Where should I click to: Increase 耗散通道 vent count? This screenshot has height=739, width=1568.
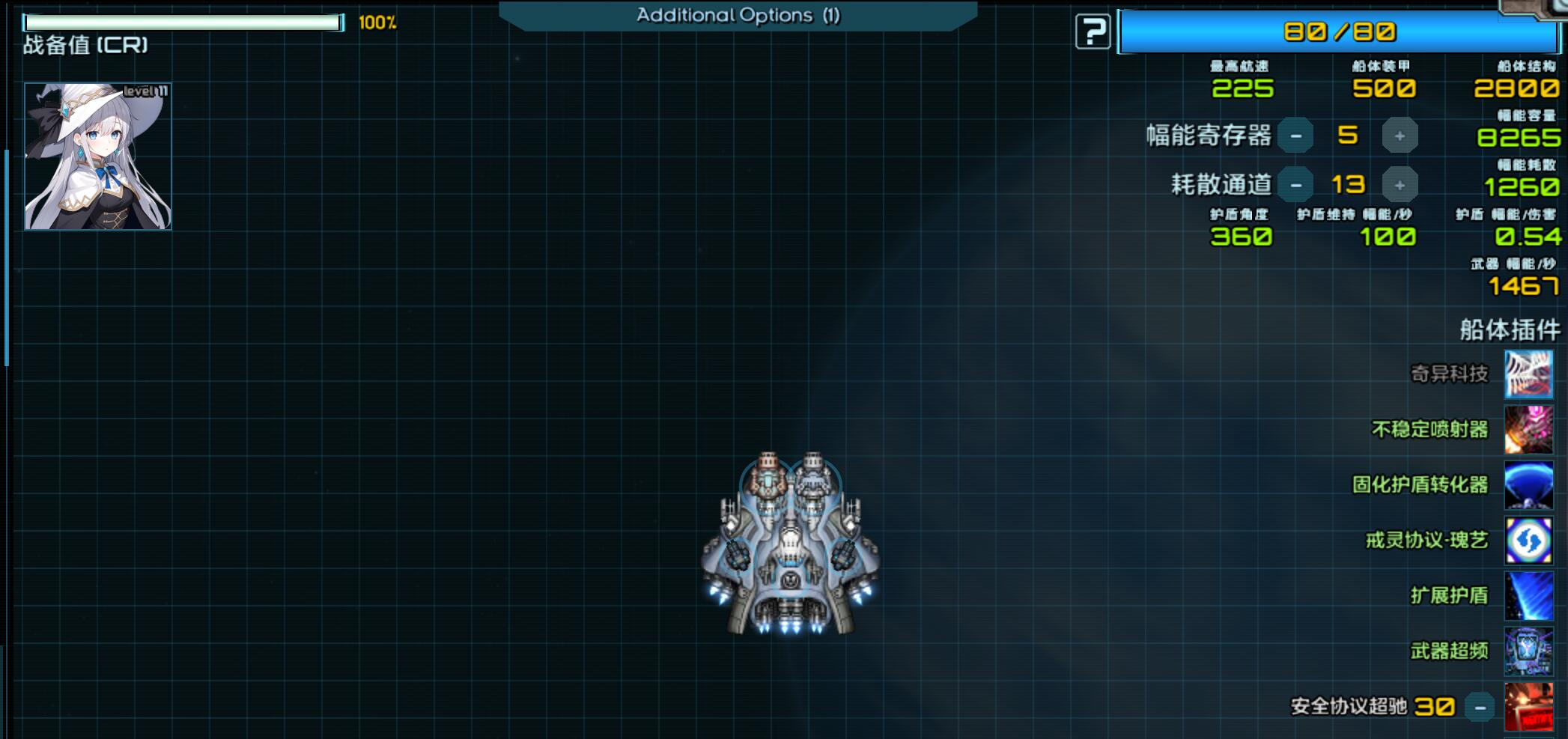1399,185
